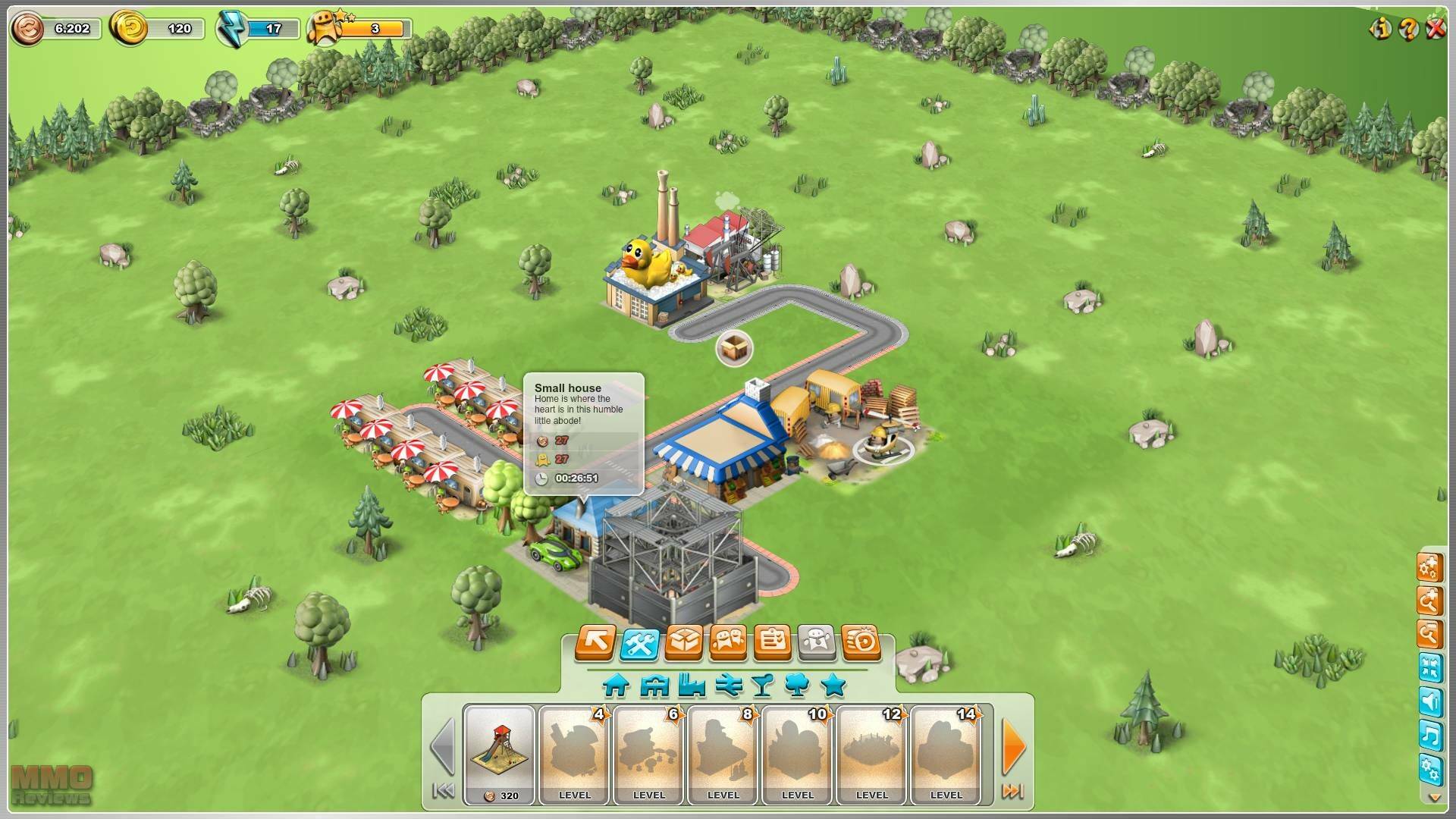
Task: Switch to the cocktail glass leisure category
Action: [x=762, y=686]
